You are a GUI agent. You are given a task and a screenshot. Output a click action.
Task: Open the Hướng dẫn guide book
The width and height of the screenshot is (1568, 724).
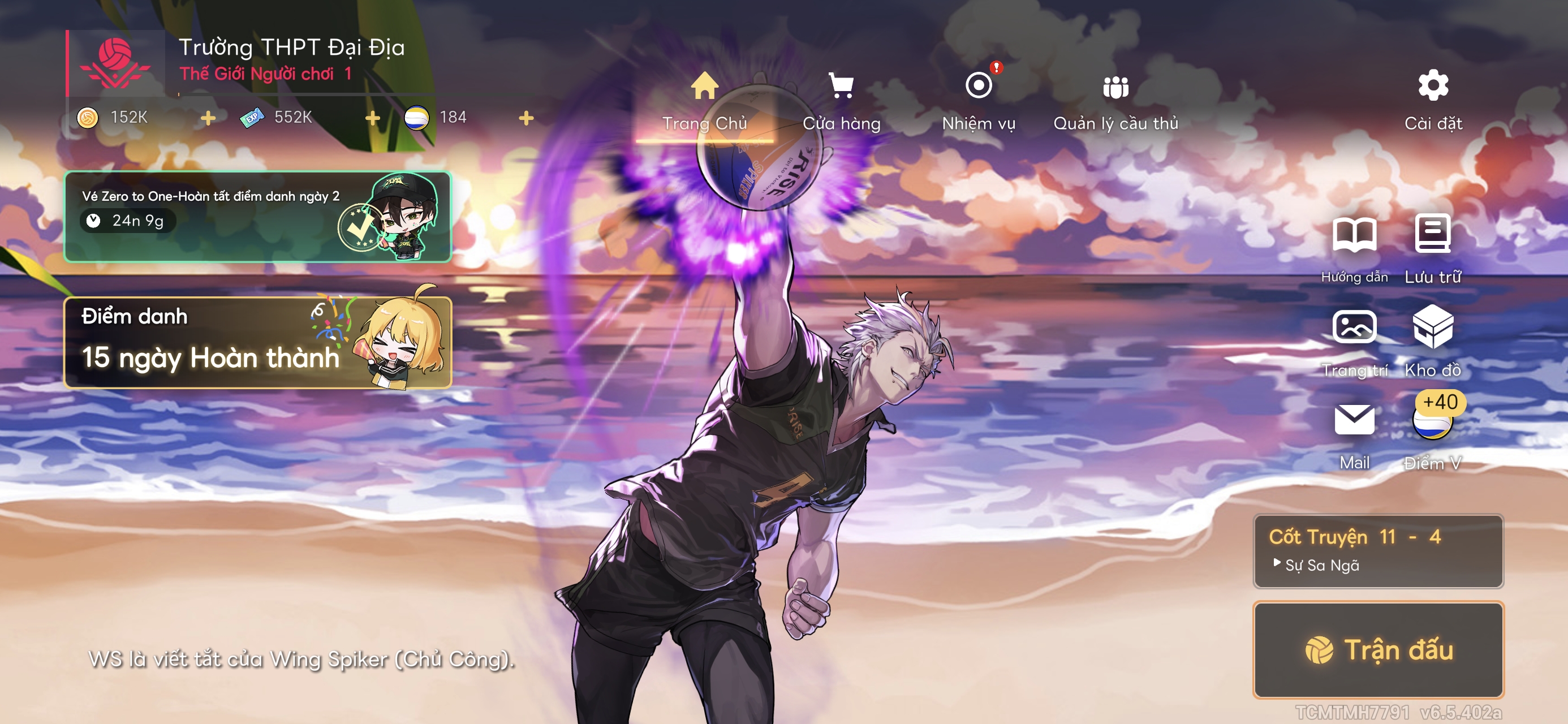[x=1354, y=248]
